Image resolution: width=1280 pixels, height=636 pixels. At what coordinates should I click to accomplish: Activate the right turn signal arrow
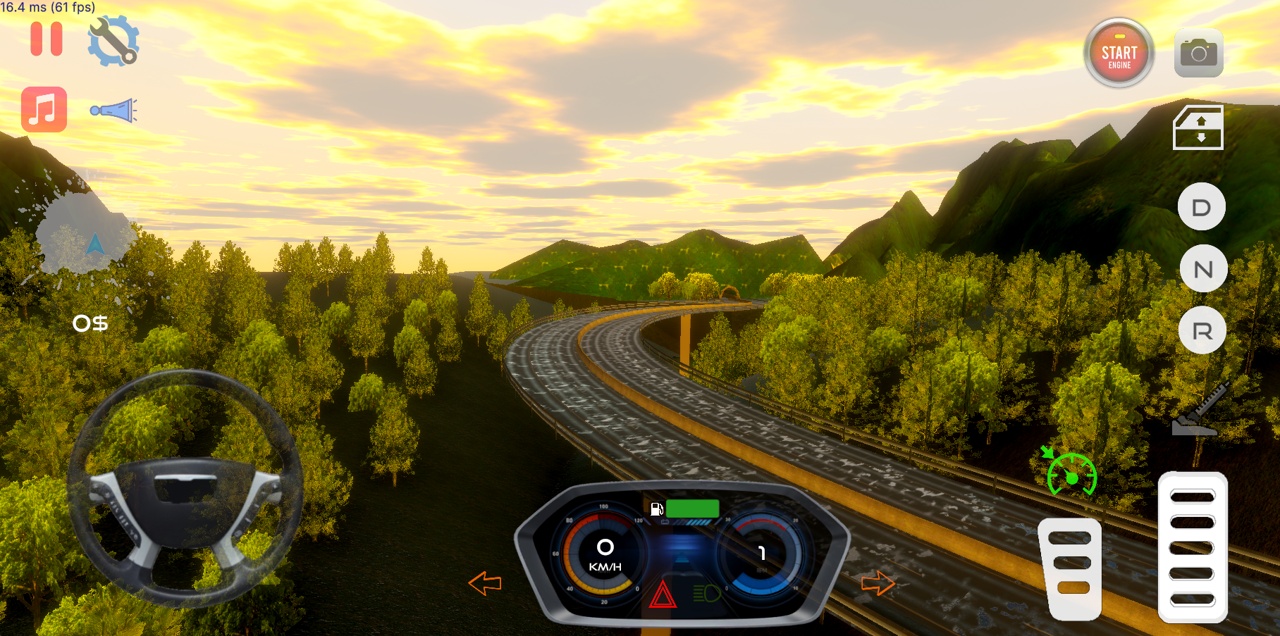coord(878,583)
